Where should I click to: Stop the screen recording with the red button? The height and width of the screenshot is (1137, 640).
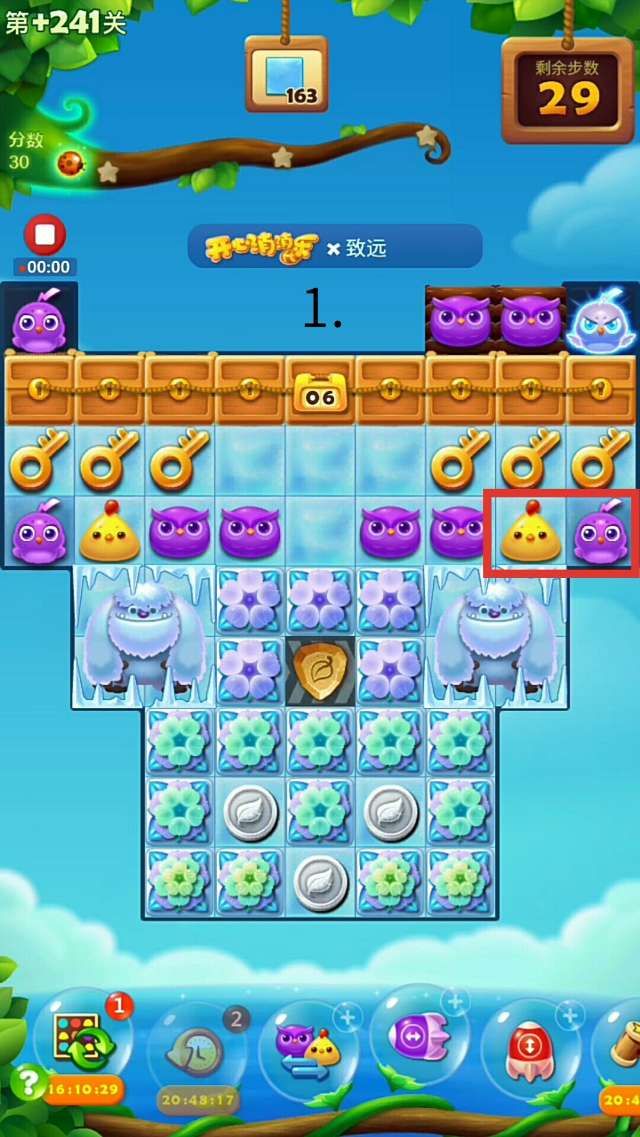[x=45, y=236]
